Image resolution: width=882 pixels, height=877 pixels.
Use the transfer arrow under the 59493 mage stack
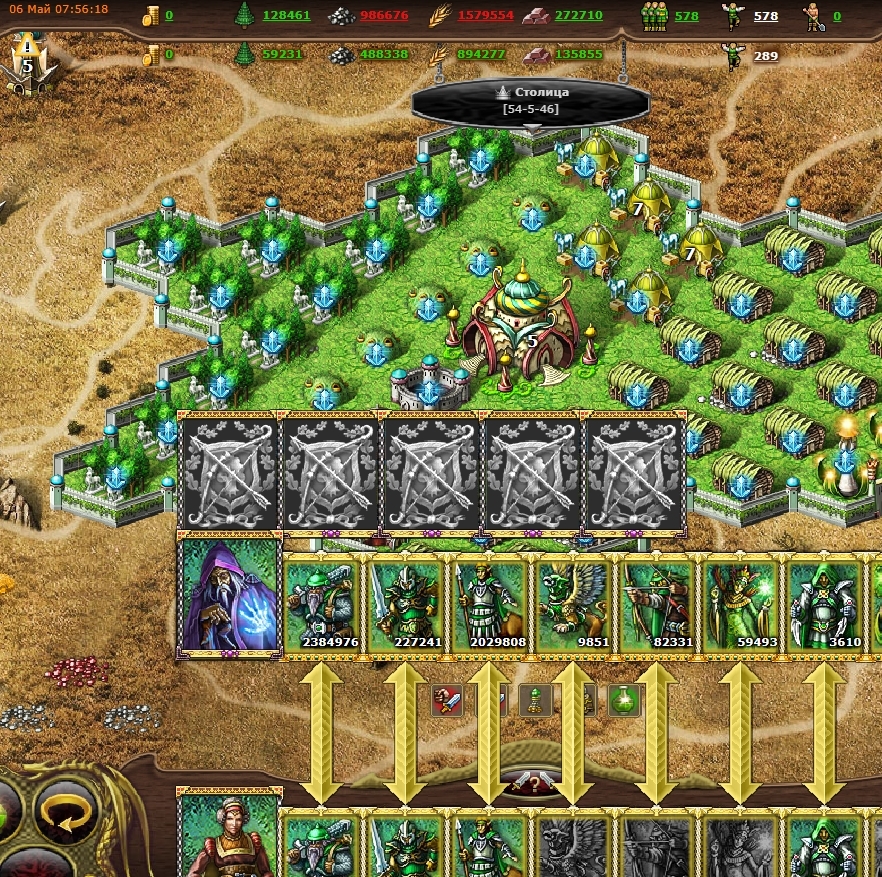pyautogui.click(x=741, y=732)
